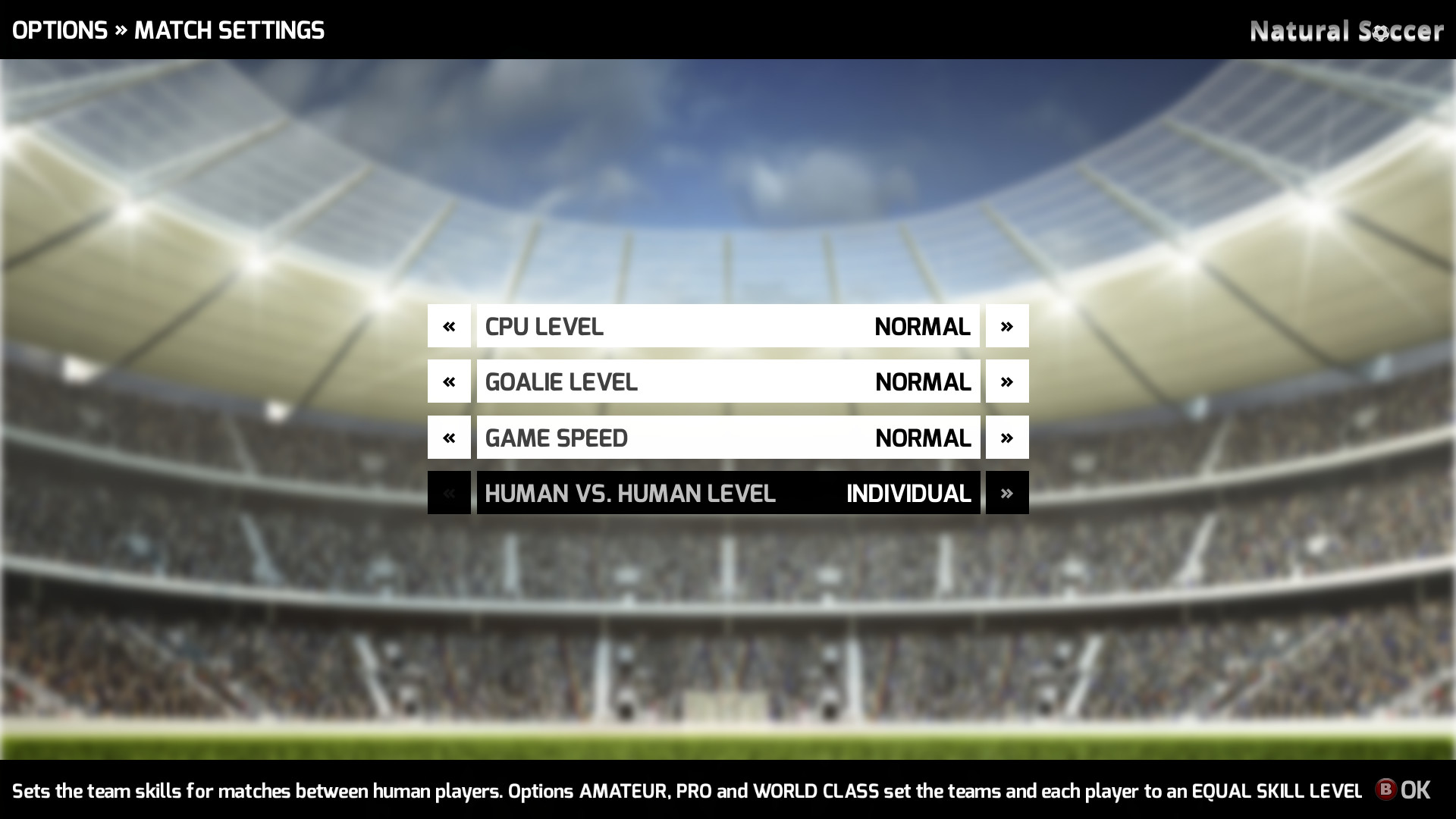
Task: Click the right arrow for CPU LEVEL
Action: pos(1007,325)
